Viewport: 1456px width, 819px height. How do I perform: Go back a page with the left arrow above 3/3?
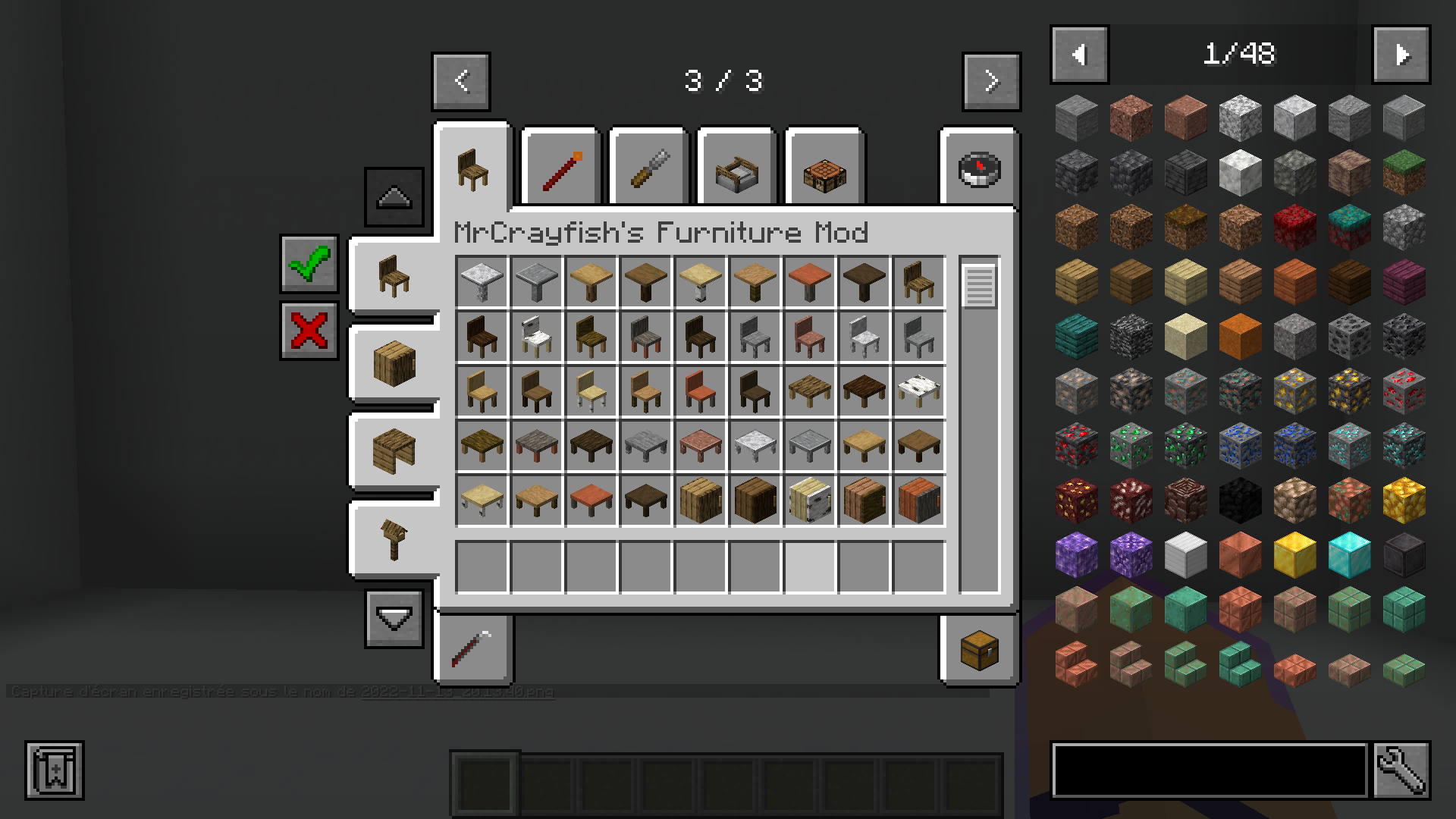click(460, 82)
